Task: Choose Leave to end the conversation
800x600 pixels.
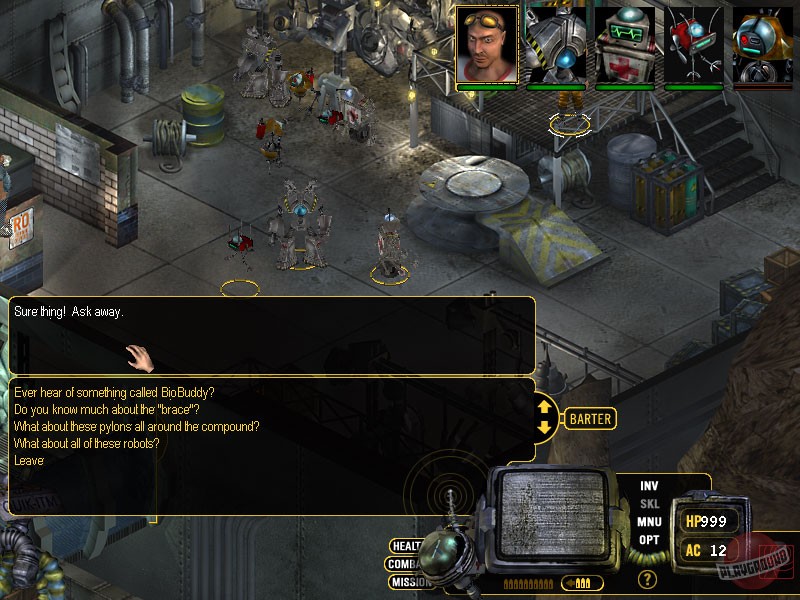Action: pyautogui.click(x=29, y=461)
